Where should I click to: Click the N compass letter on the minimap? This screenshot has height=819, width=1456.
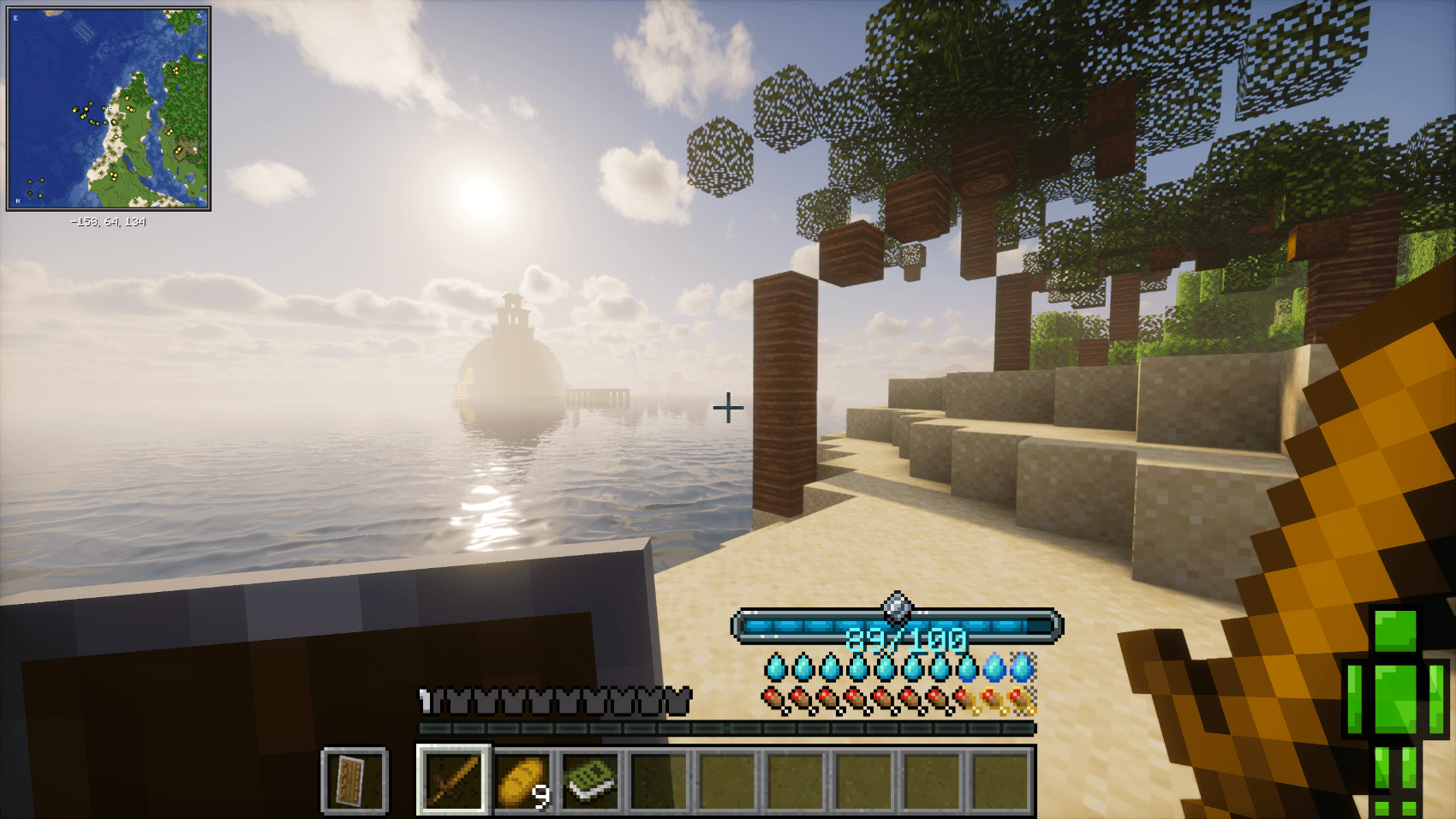pyautogui.click(x=17, y=200)
